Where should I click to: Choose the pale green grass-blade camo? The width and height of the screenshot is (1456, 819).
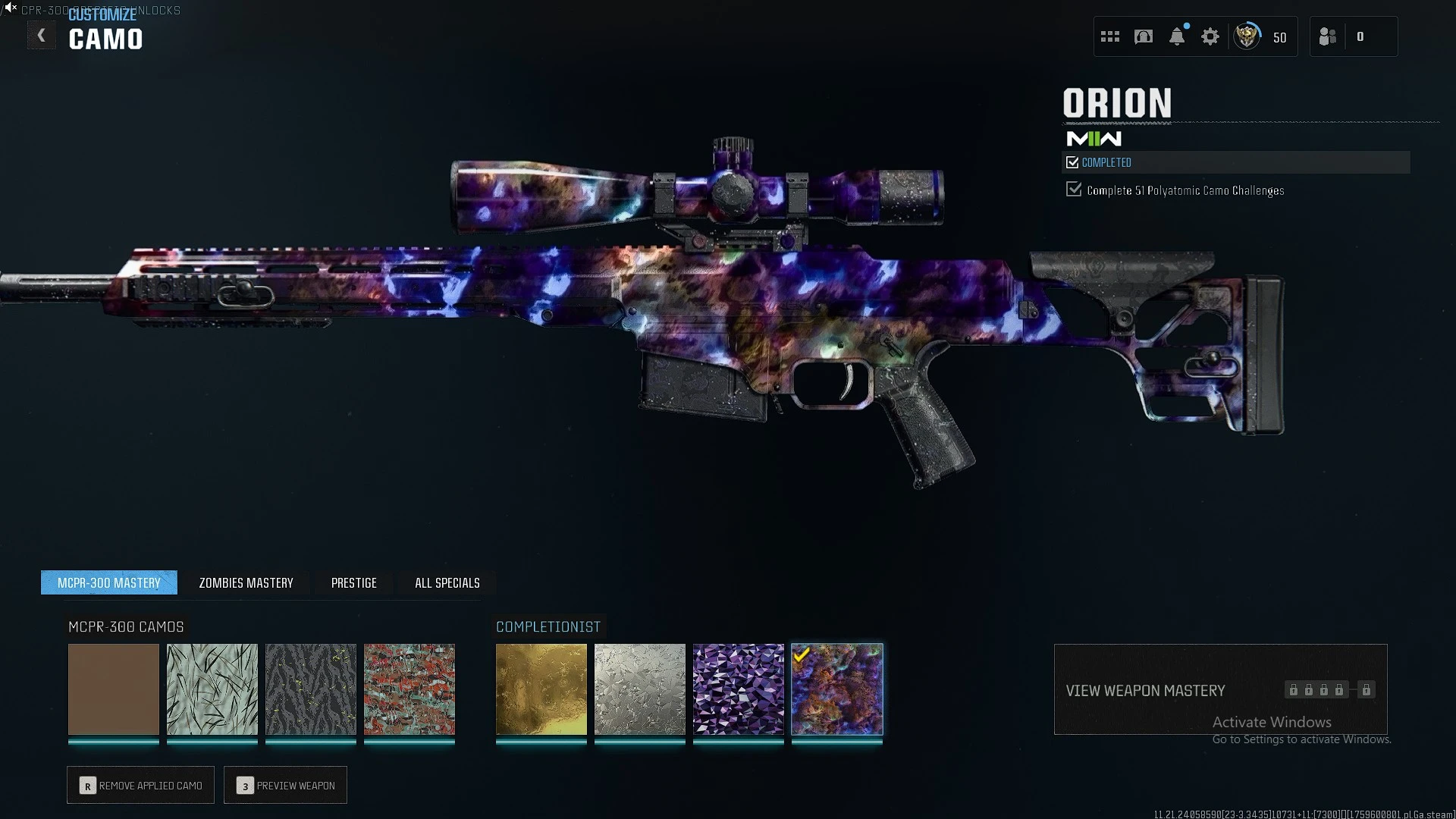click(212, 689)
